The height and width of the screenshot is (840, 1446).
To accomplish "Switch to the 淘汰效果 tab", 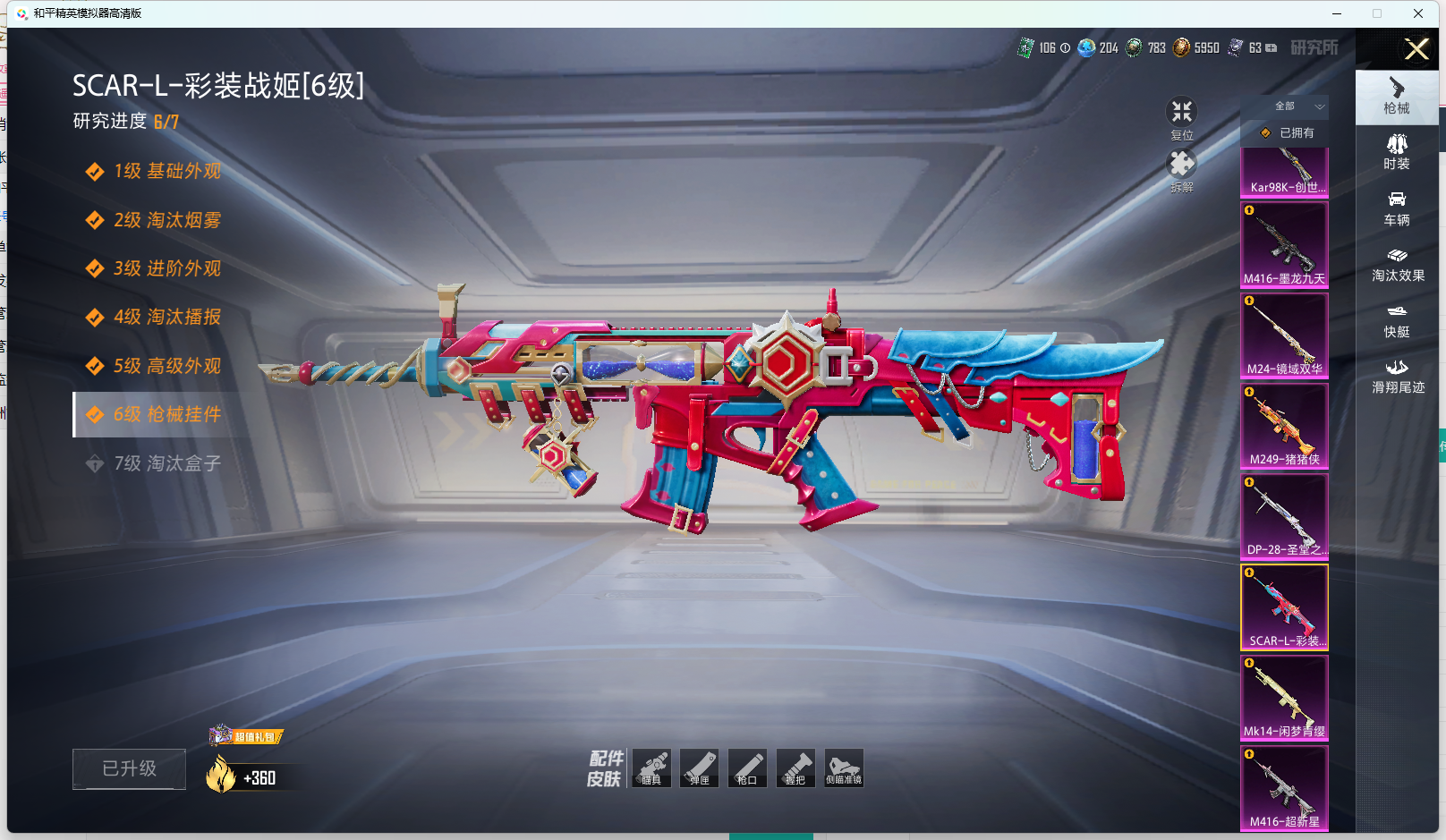I will coord(1398,265).
